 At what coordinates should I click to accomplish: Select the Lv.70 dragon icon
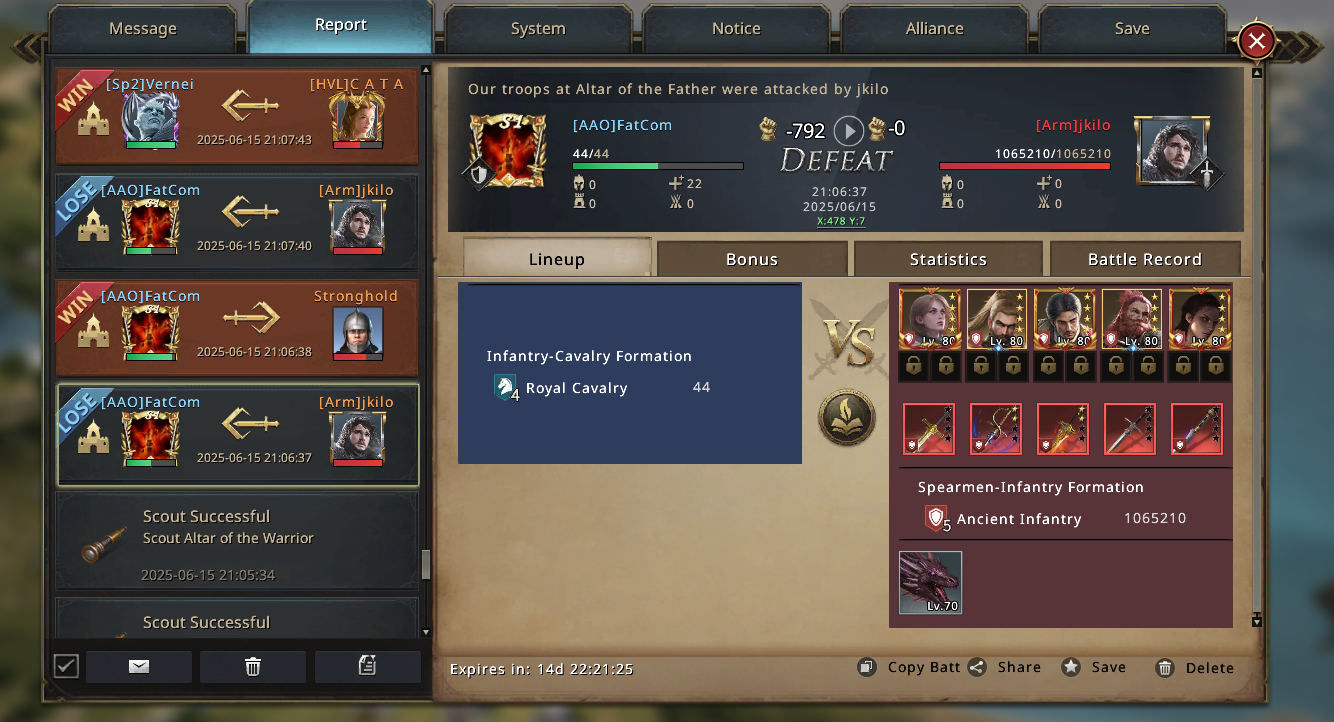[x=930, y=582]
